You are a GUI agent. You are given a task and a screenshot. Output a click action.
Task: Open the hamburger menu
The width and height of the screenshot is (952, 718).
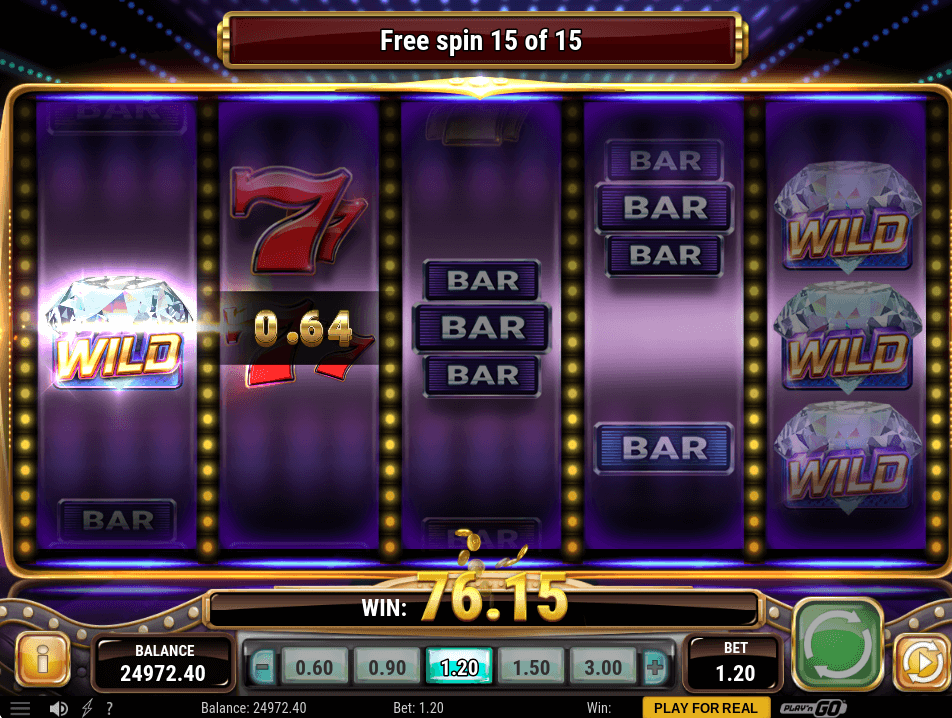point(20,708)
